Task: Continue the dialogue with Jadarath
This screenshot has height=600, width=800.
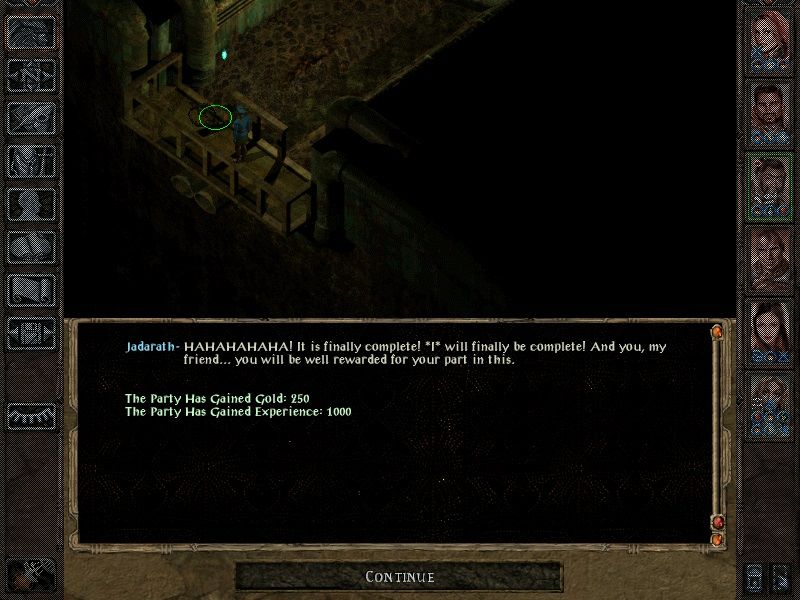Action: click(399, 577)
